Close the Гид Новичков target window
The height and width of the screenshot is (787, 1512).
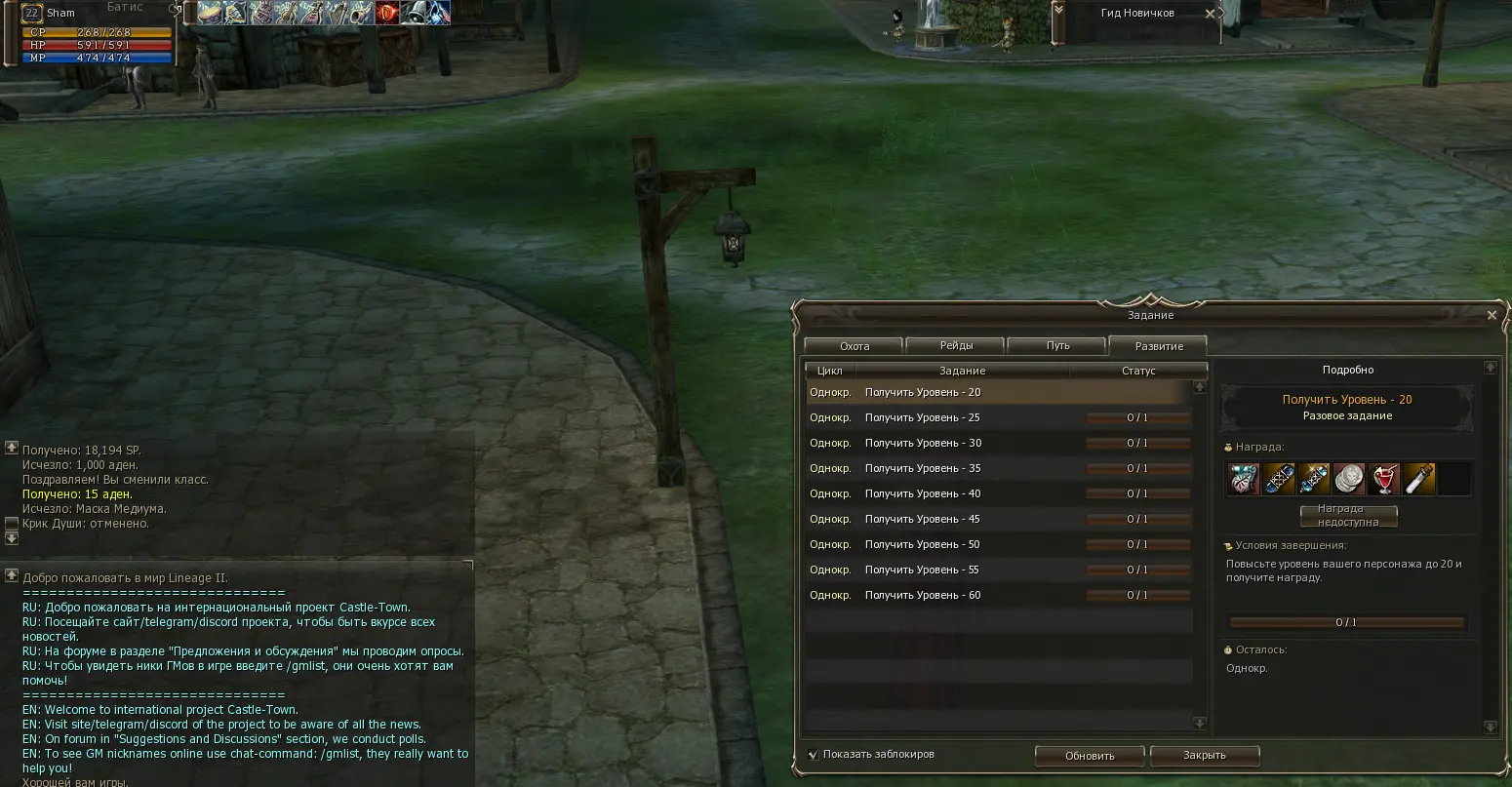click(x=1210, y=14)
